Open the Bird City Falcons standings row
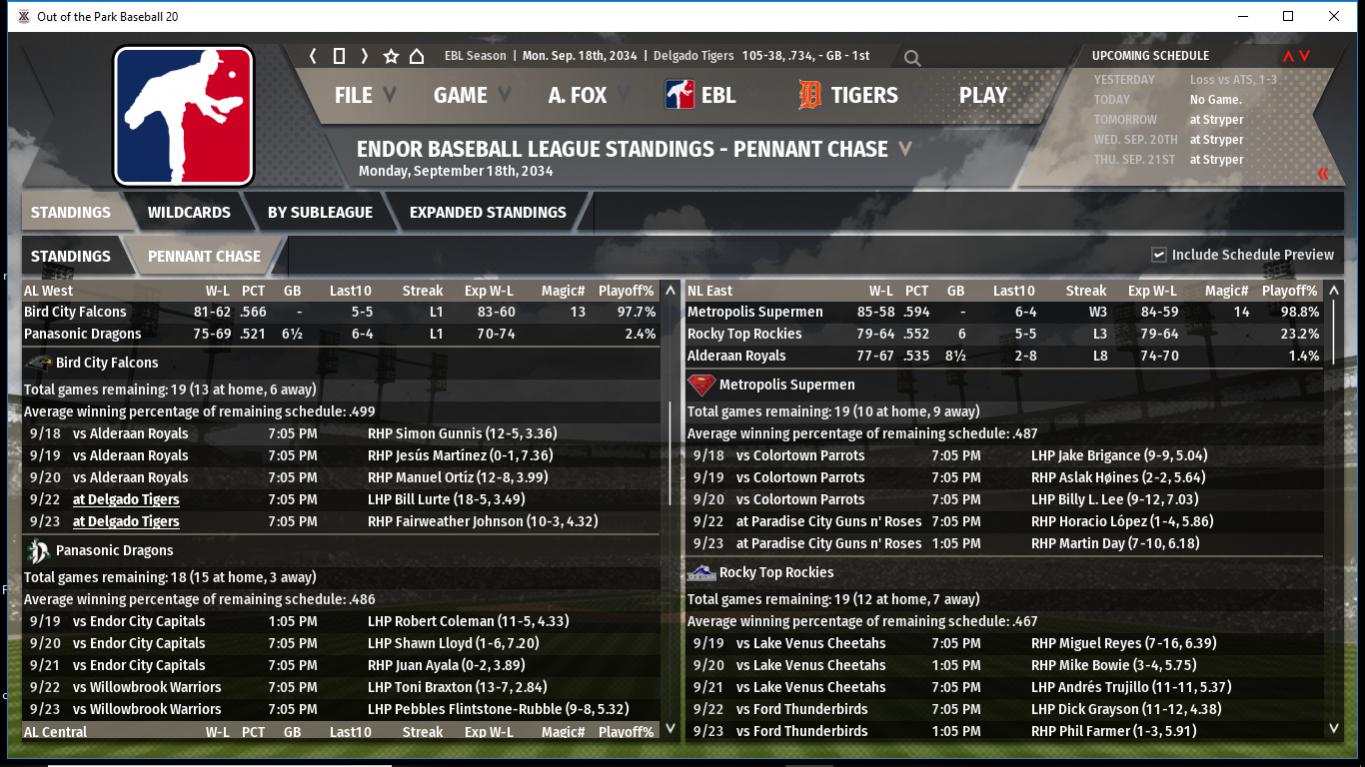The height and width of the screenshot is (767, 1365). pyautogui.click(x=76, y=312)
